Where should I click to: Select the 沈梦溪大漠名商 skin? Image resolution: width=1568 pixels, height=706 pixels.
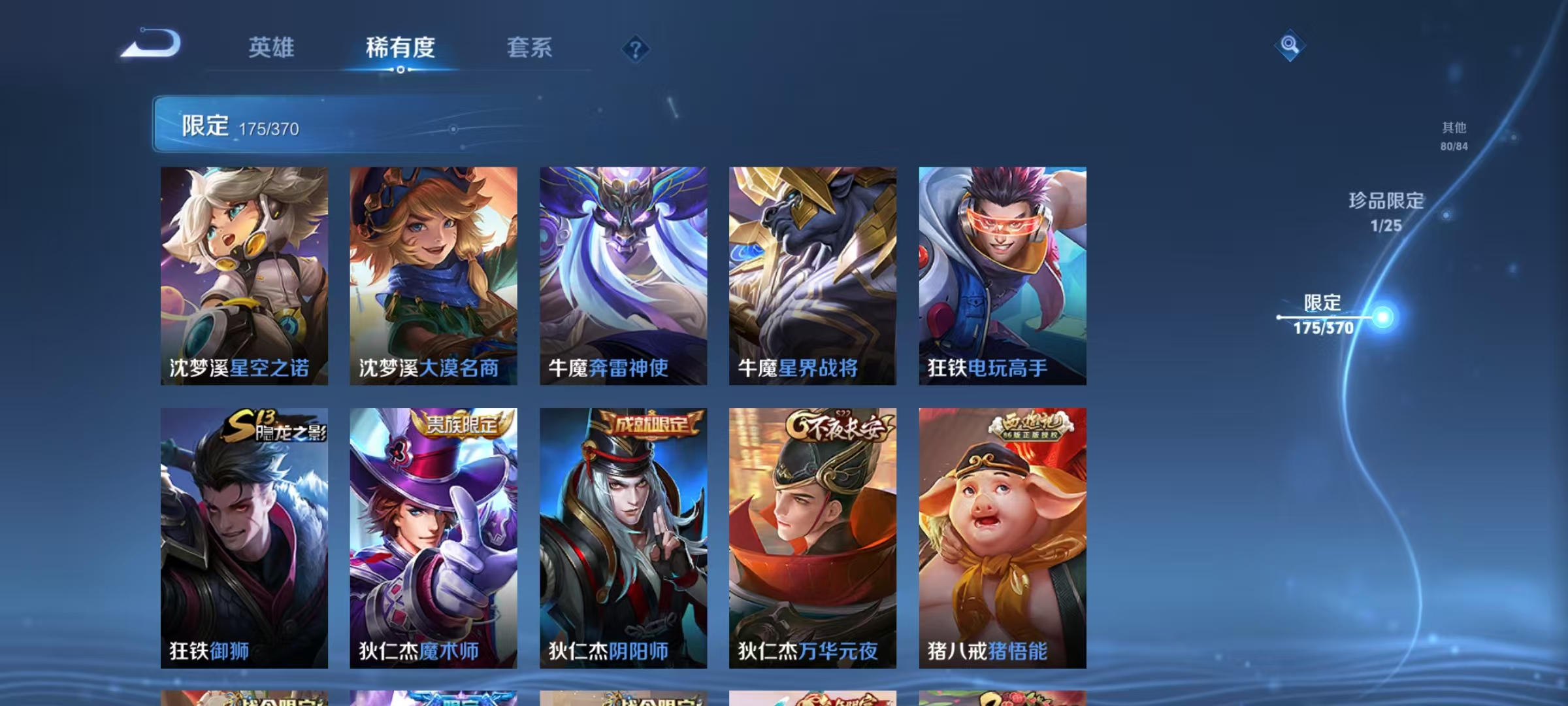pos(432,278)
